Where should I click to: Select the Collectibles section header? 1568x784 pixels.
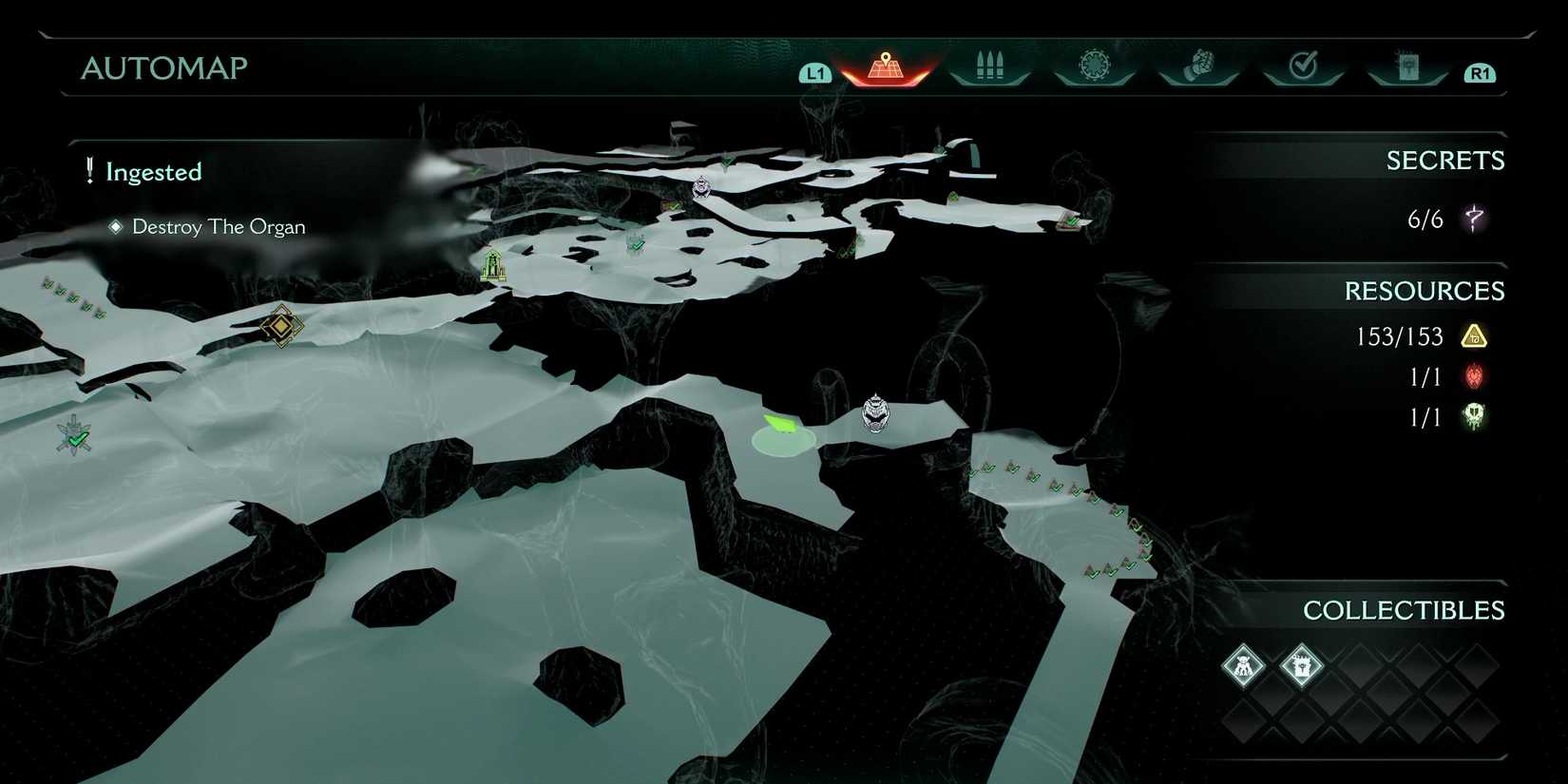click(1405, 611)
